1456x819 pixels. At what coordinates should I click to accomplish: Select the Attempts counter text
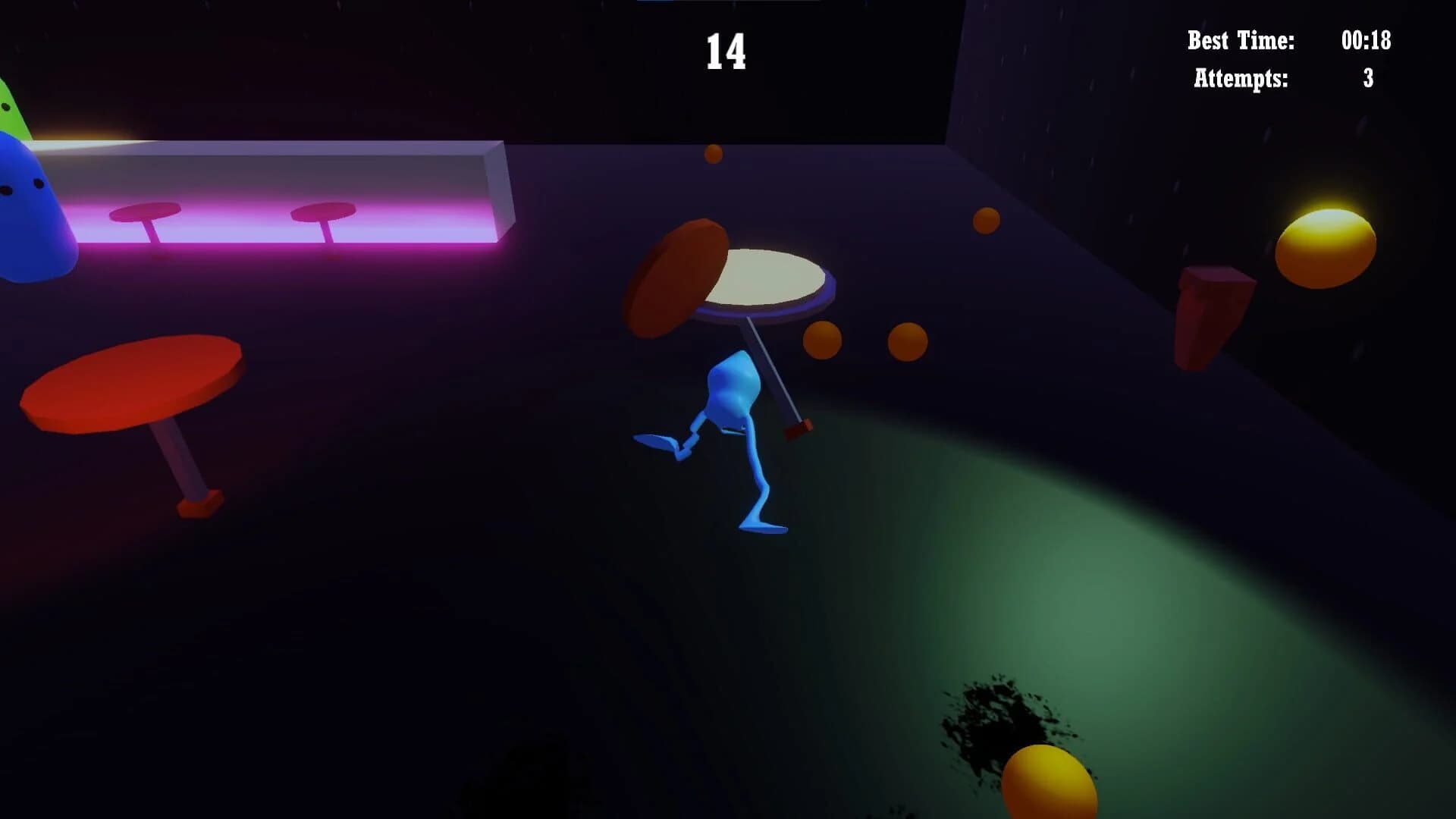click(x=1241, y=76)
